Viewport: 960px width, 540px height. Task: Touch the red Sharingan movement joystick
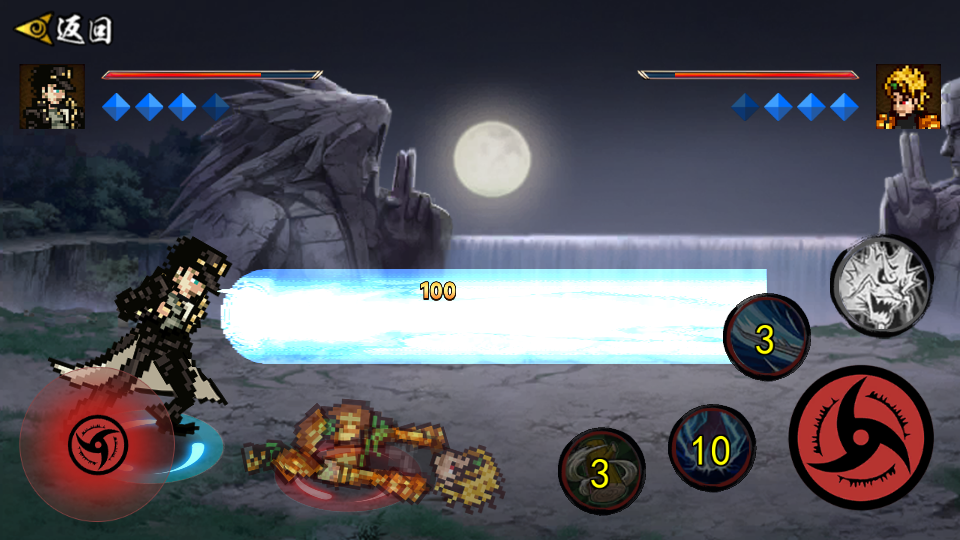click(x=97, y=442)
